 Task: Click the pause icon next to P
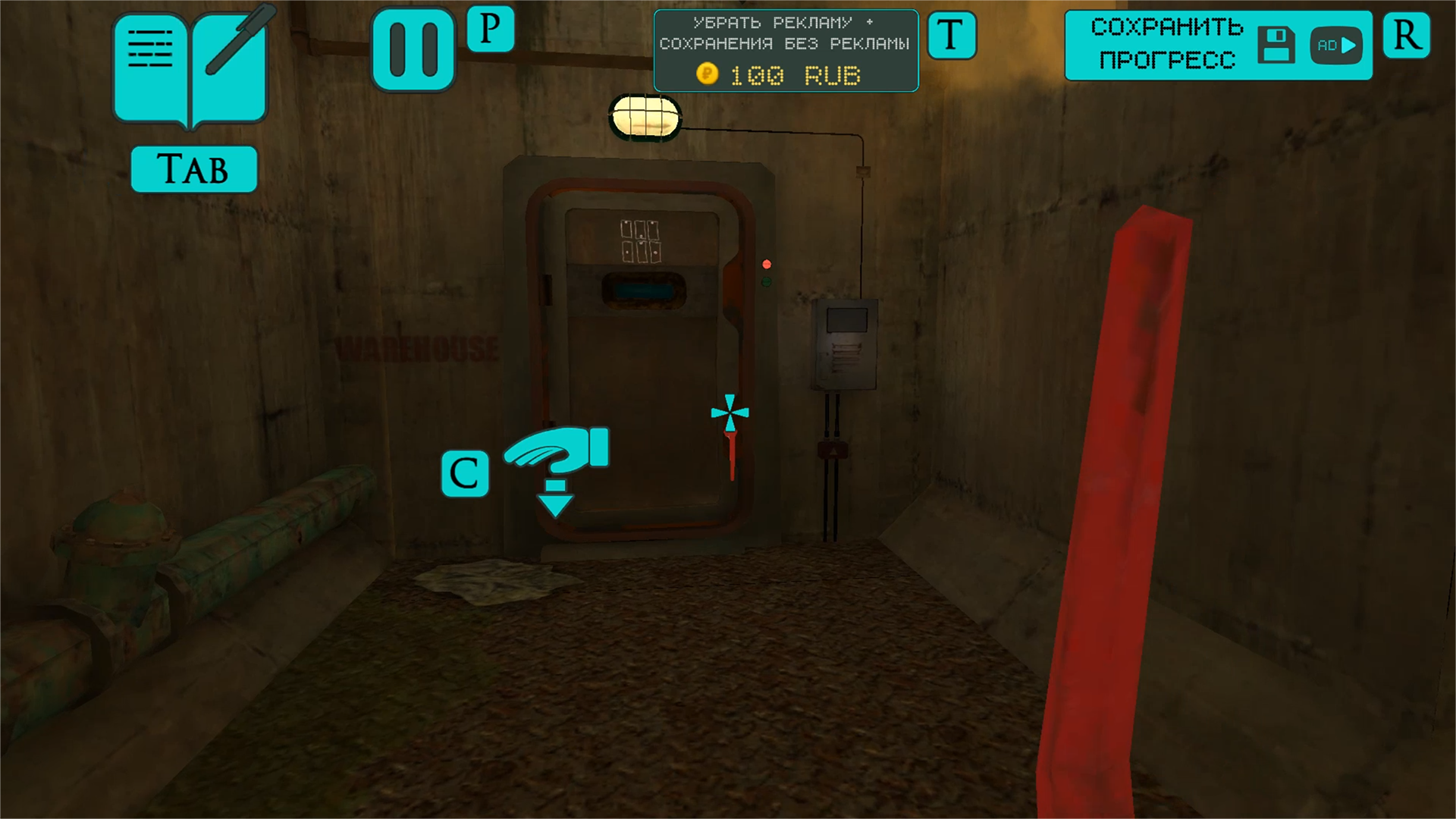(413, 47)
